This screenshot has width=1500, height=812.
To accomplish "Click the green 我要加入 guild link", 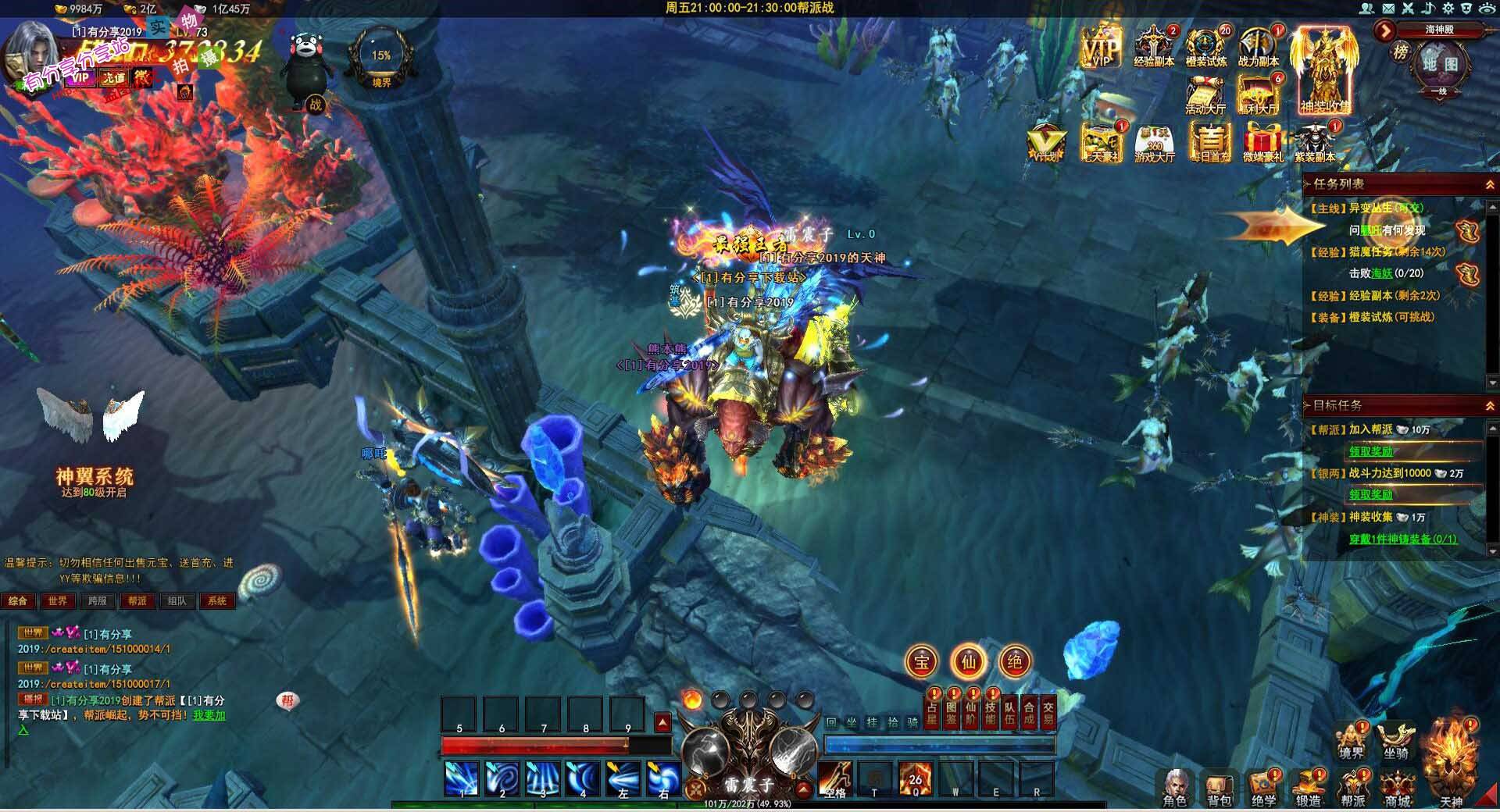I will click(209, 715).
